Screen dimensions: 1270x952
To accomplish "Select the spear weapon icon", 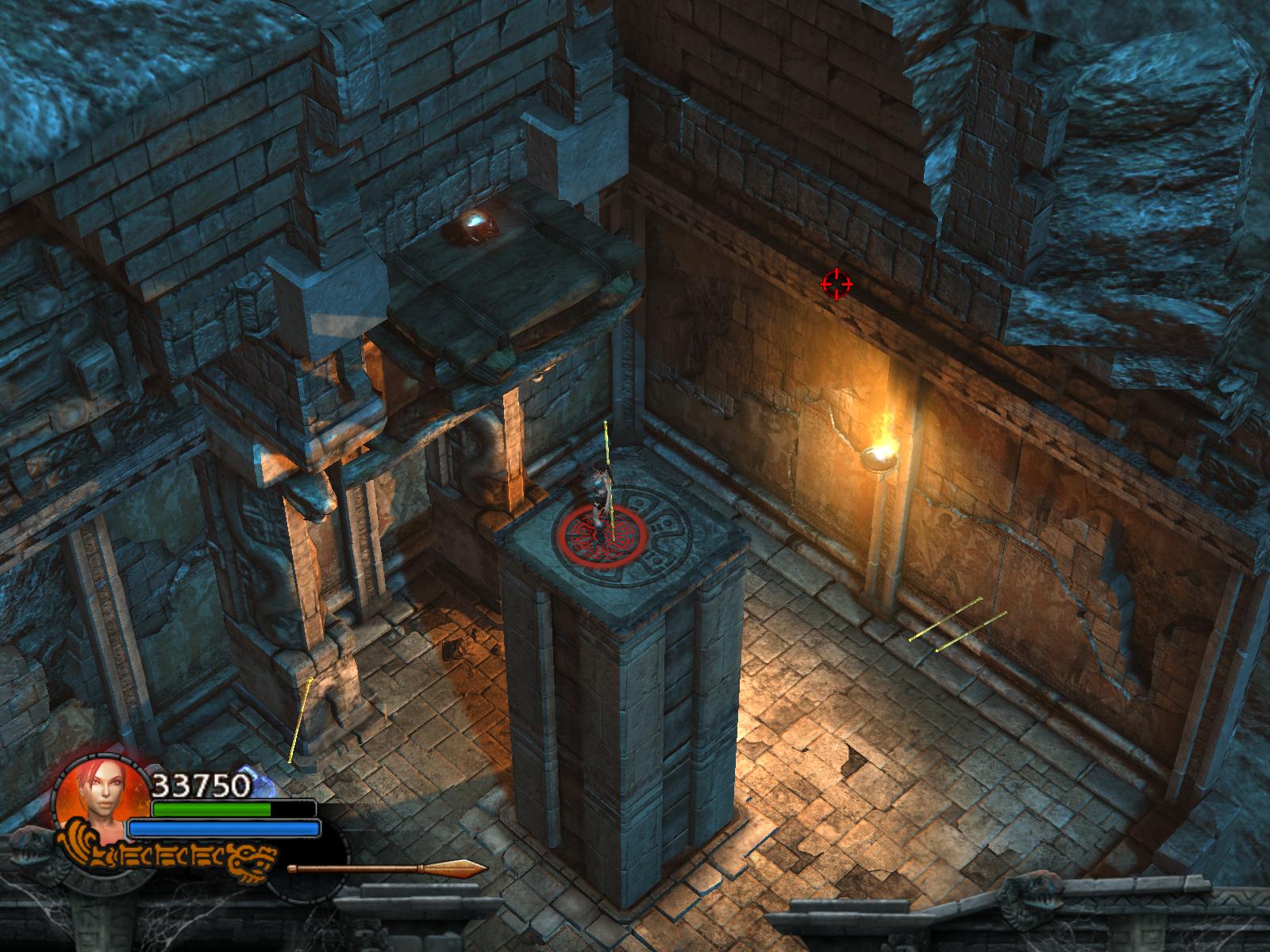I will (387, 867).
